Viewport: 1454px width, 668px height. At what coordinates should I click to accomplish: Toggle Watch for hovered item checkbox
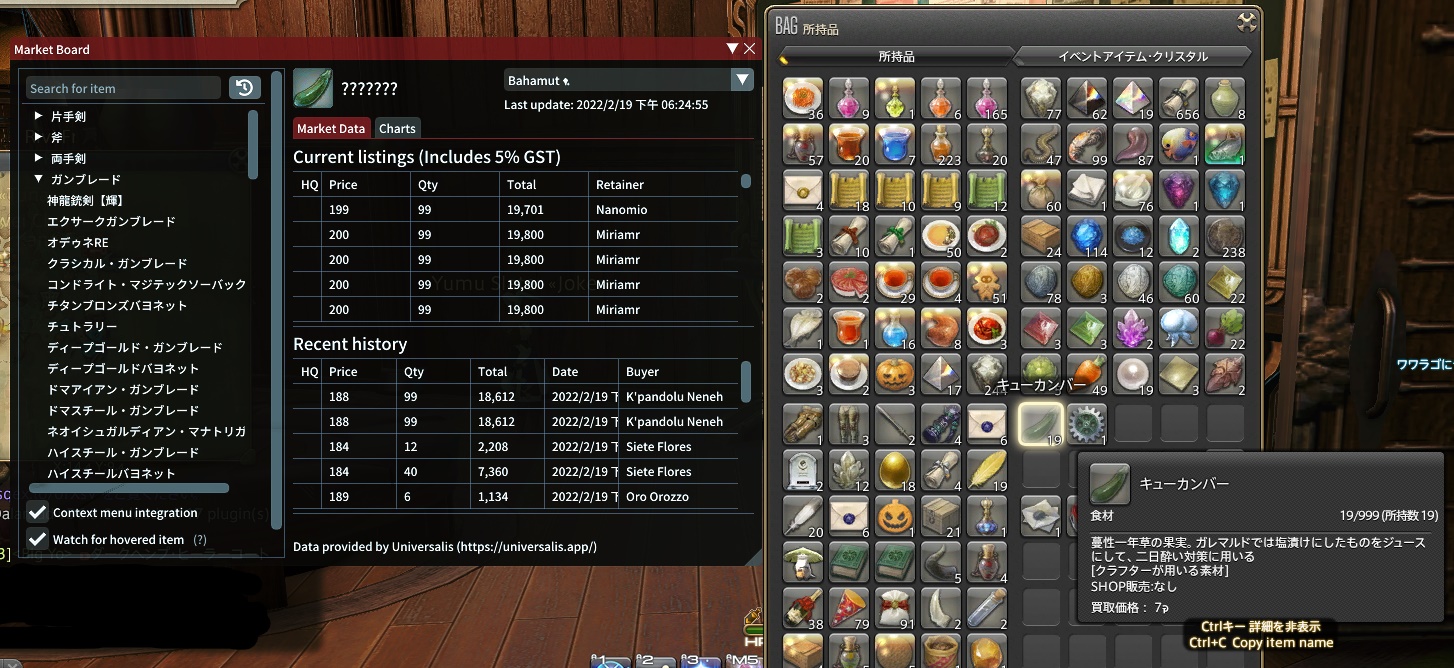click(38, 539)
